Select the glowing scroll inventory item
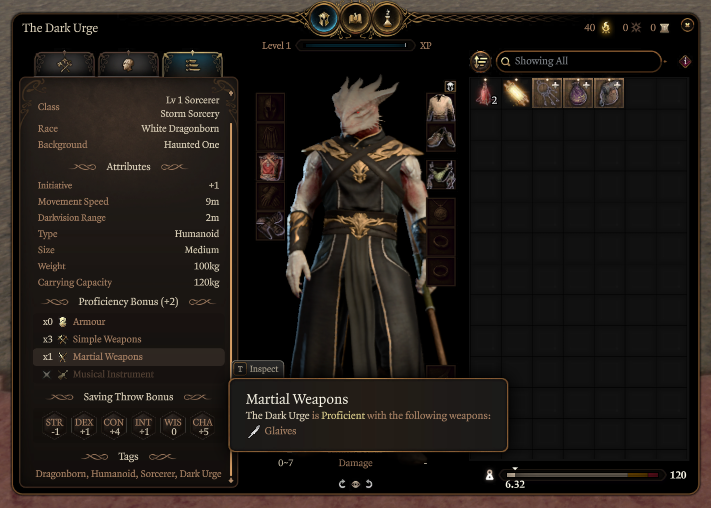The image size is (711, 508). pyautogui.click(x=516, y=93)
